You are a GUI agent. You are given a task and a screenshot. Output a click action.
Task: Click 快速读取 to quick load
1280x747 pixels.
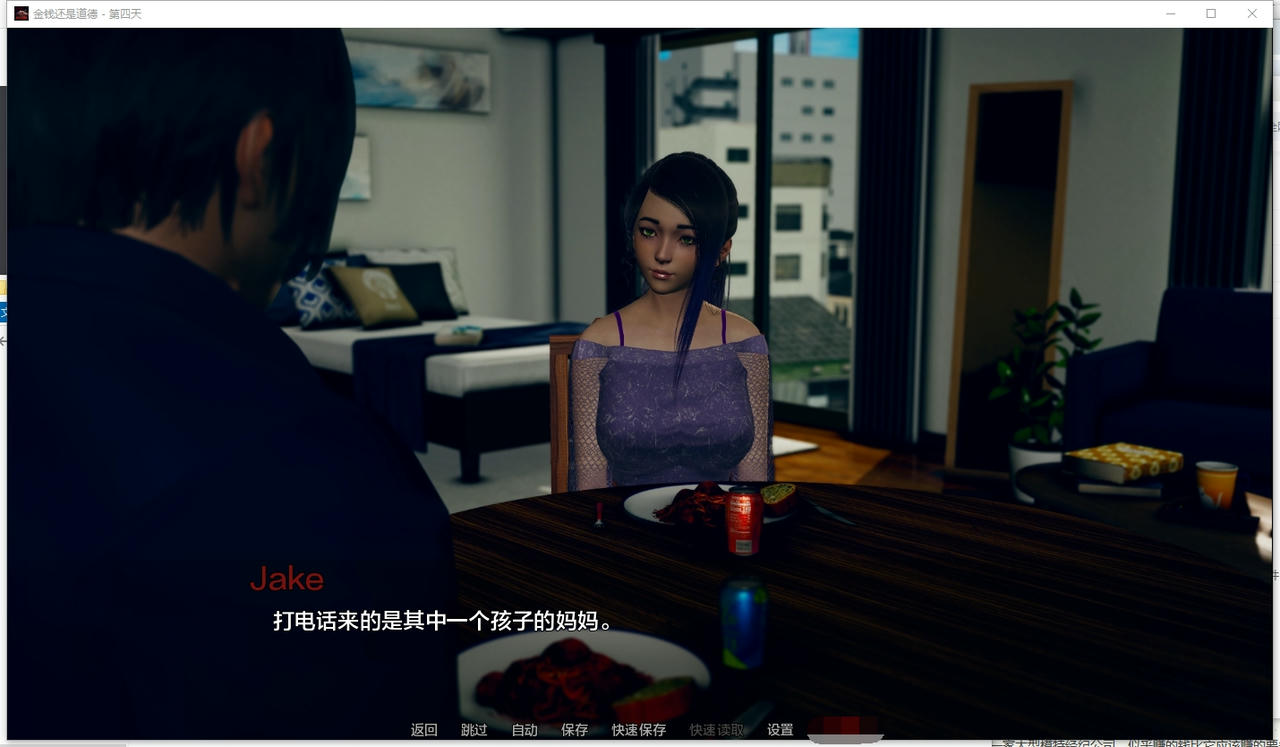[x=715, y=730]
